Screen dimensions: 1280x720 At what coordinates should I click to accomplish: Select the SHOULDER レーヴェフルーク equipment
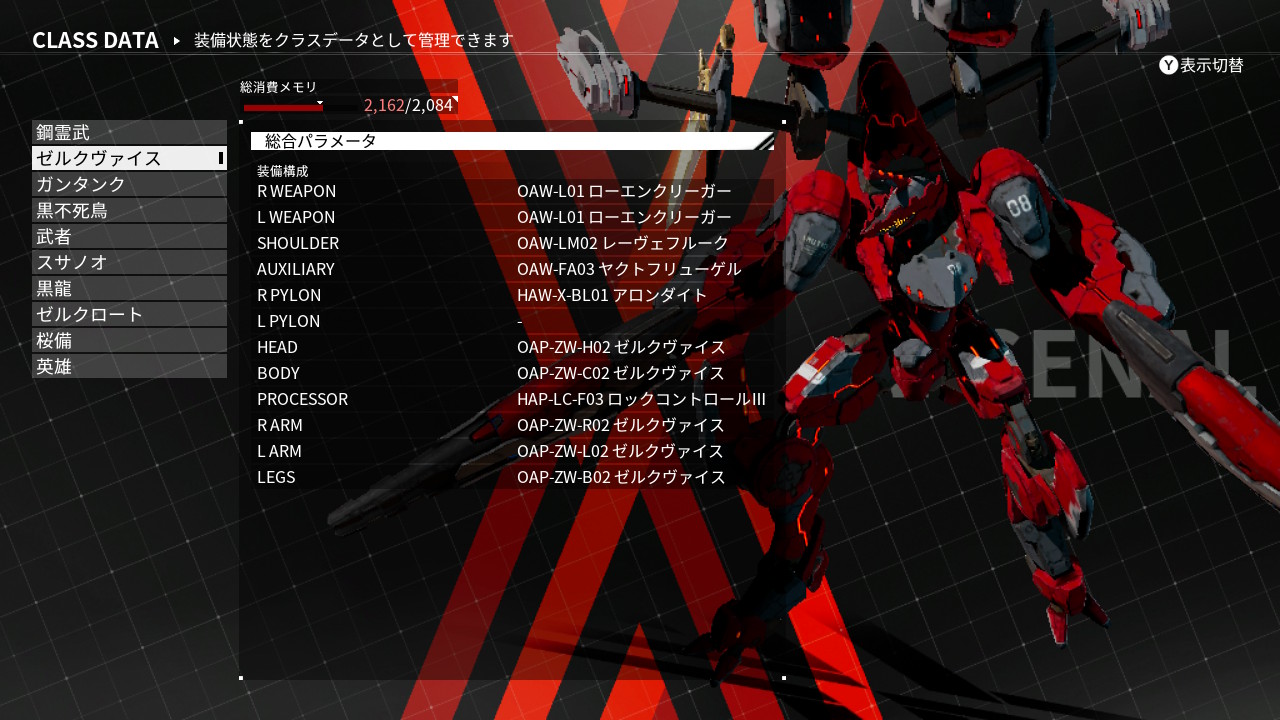coord(500,243)
